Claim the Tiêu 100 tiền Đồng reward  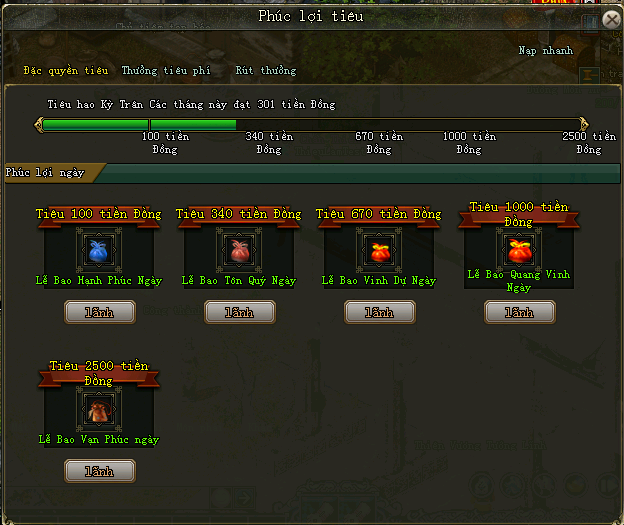[x=99, y=313]
